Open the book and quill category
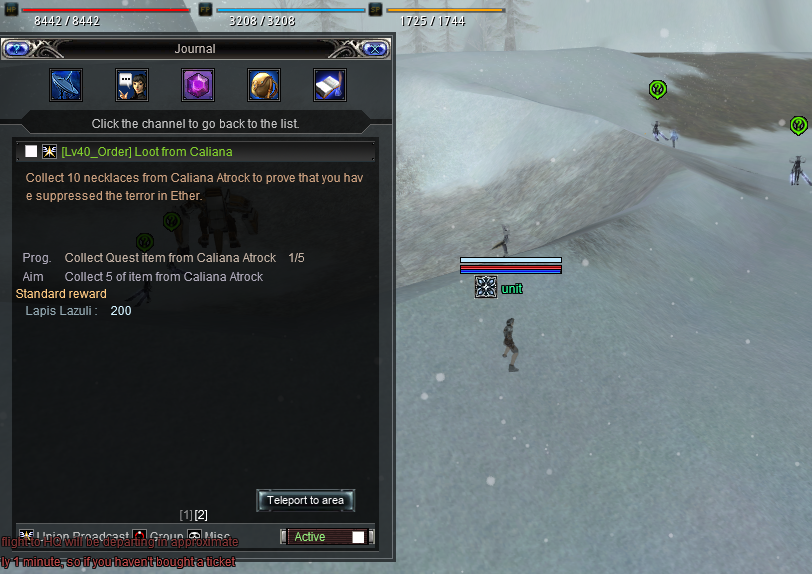The height and width of the screenshot is (574, 812). (x=330, y=85)
